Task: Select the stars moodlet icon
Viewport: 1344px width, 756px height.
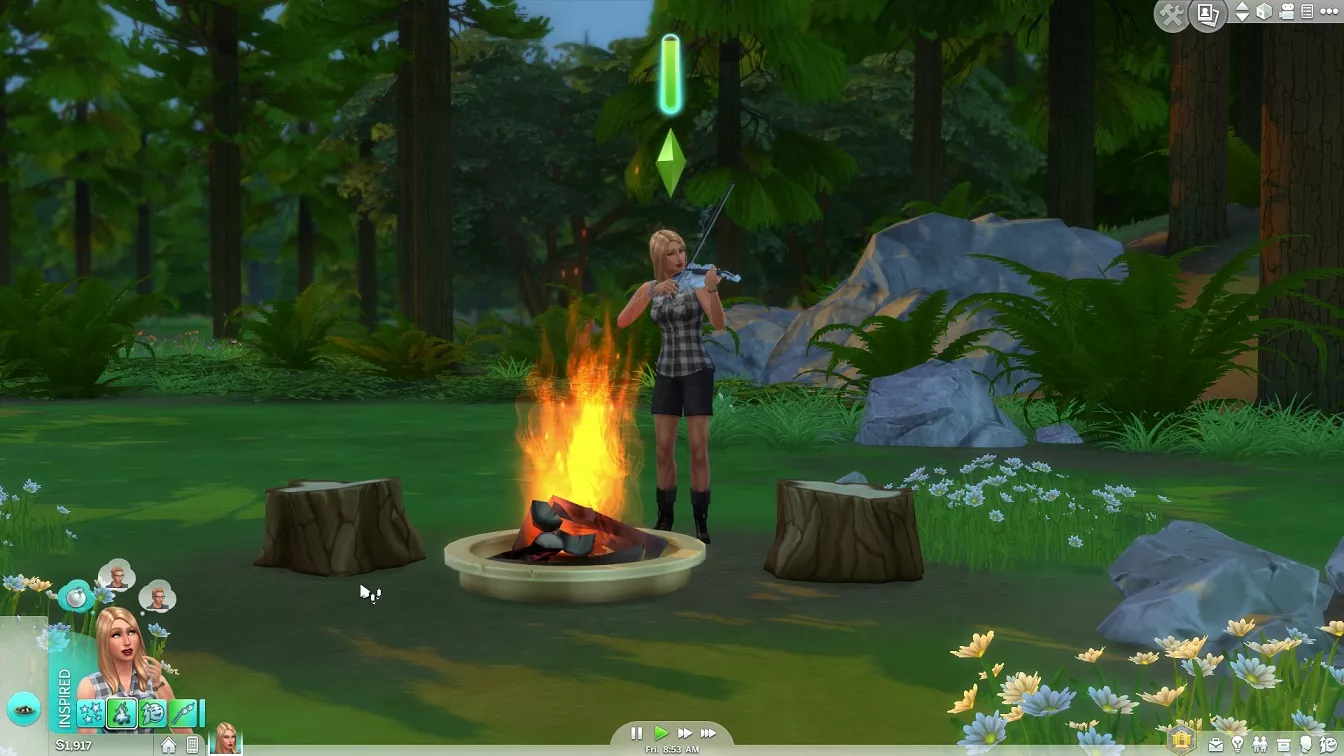Action: [x=91, y=712]
